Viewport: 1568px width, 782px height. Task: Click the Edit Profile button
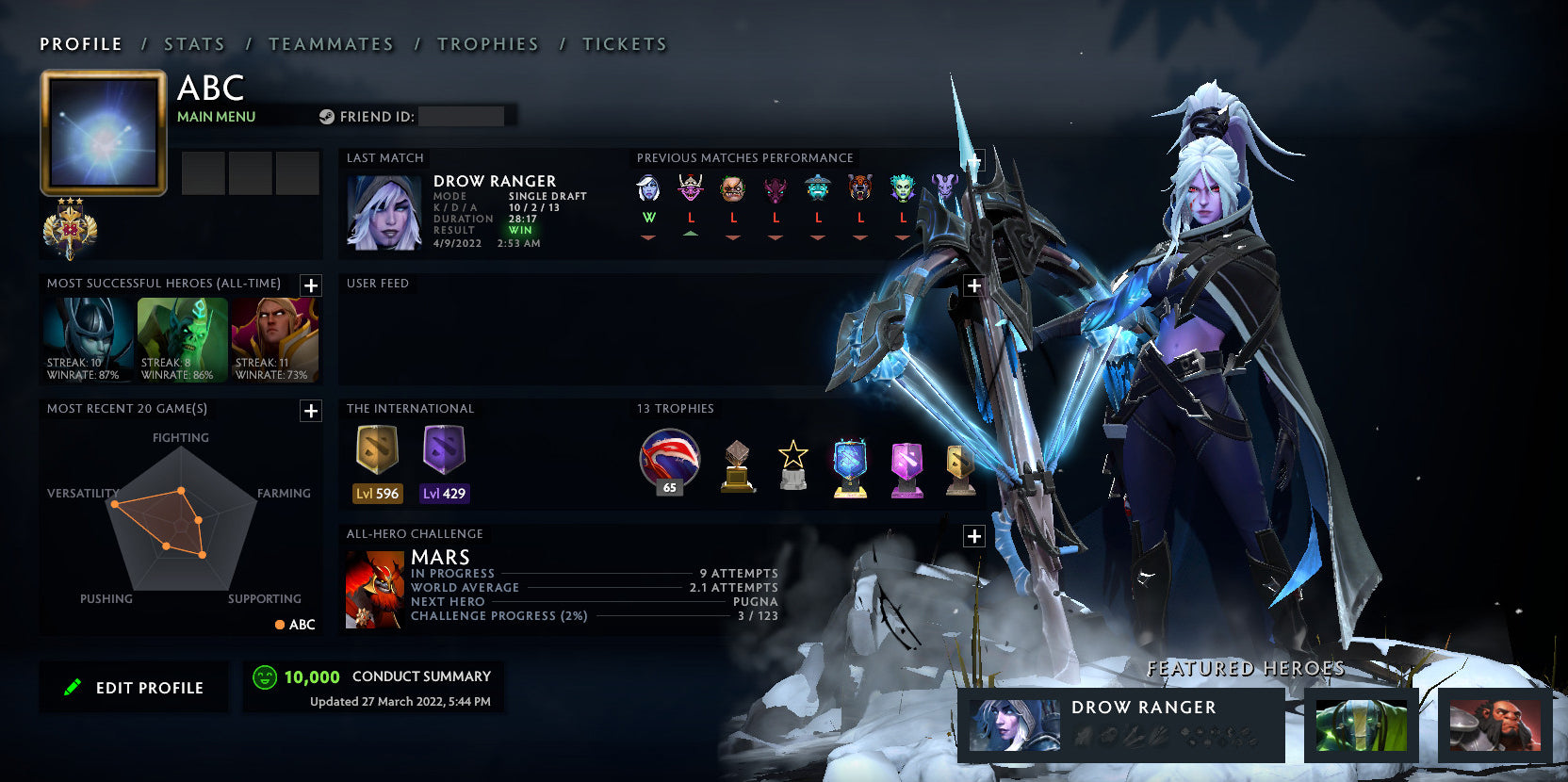134,687
